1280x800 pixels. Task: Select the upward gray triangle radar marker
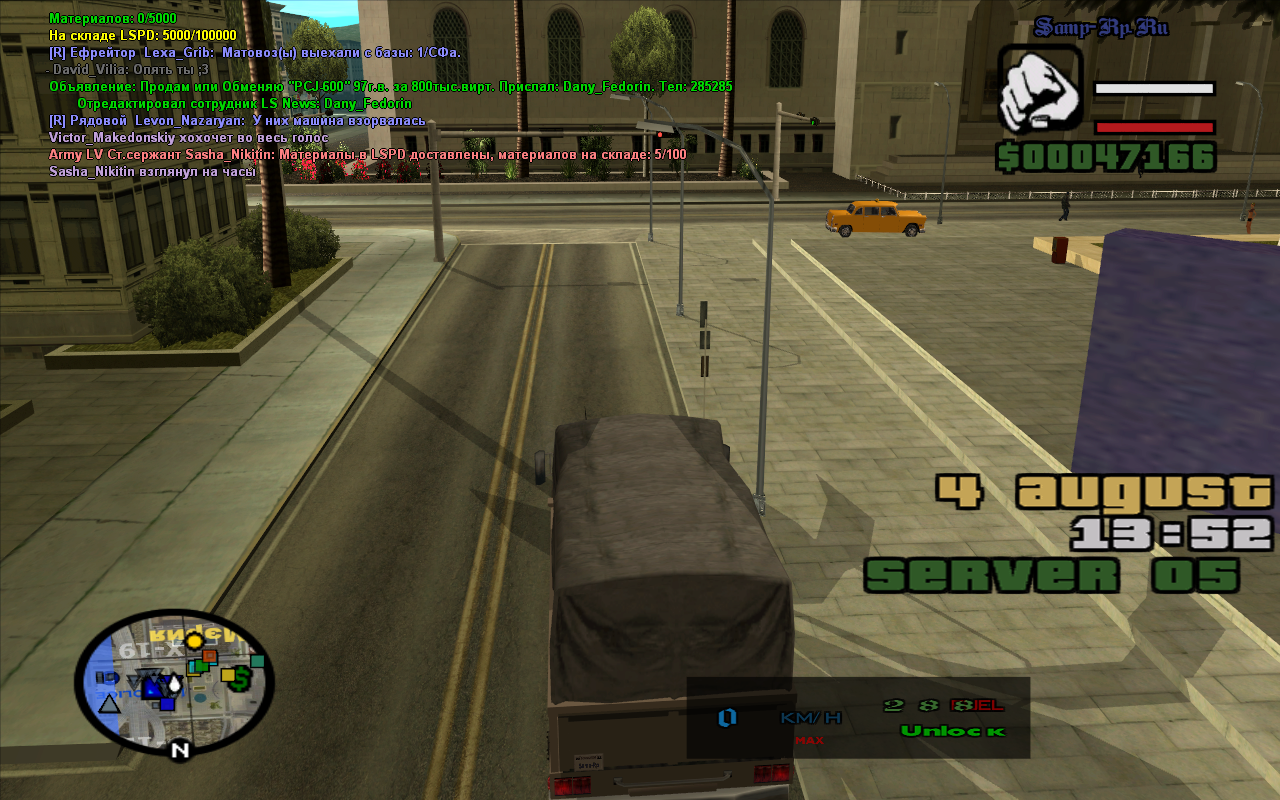pos(109,703)
